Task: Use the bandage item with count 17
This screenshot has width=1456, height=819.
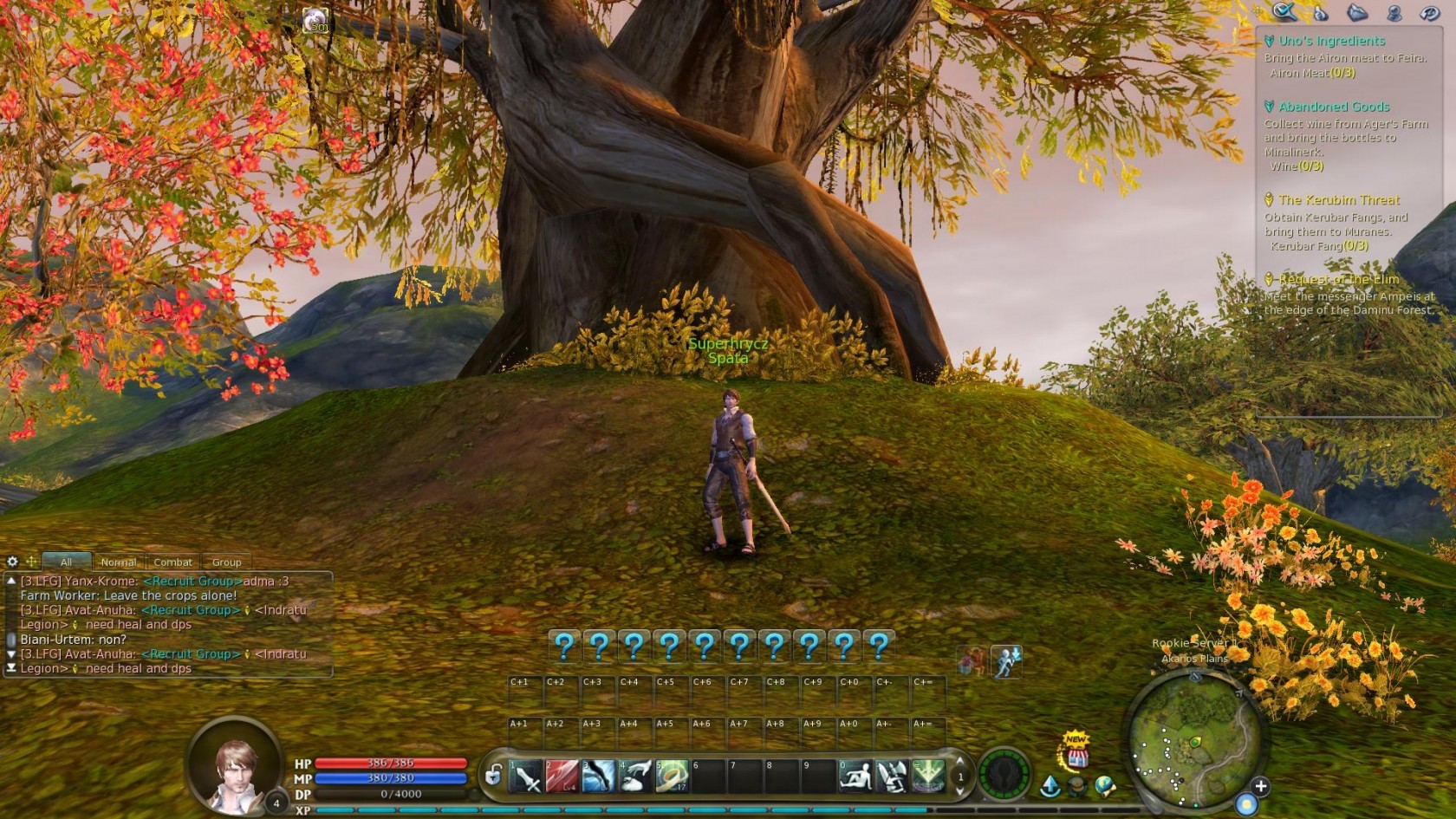Action: (671, 777)
